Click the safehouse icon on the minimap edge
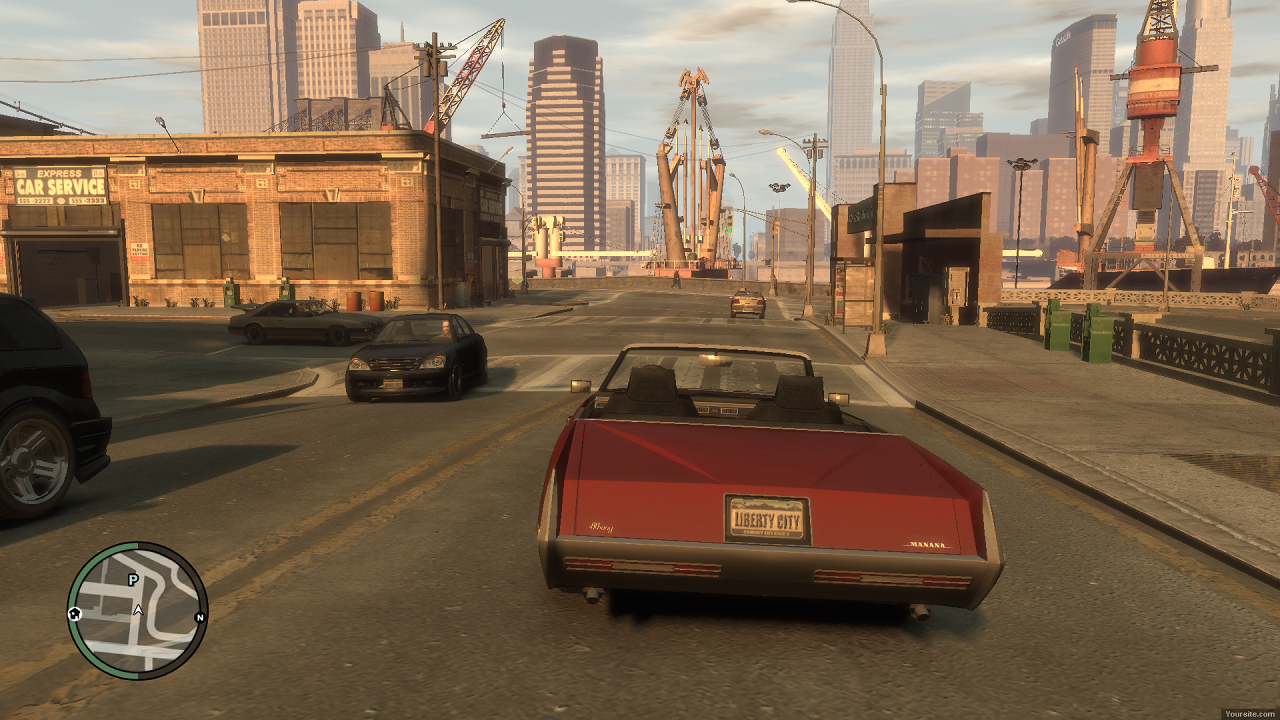Viewport: 1280px width, 720px height. (x=74, y=614)
